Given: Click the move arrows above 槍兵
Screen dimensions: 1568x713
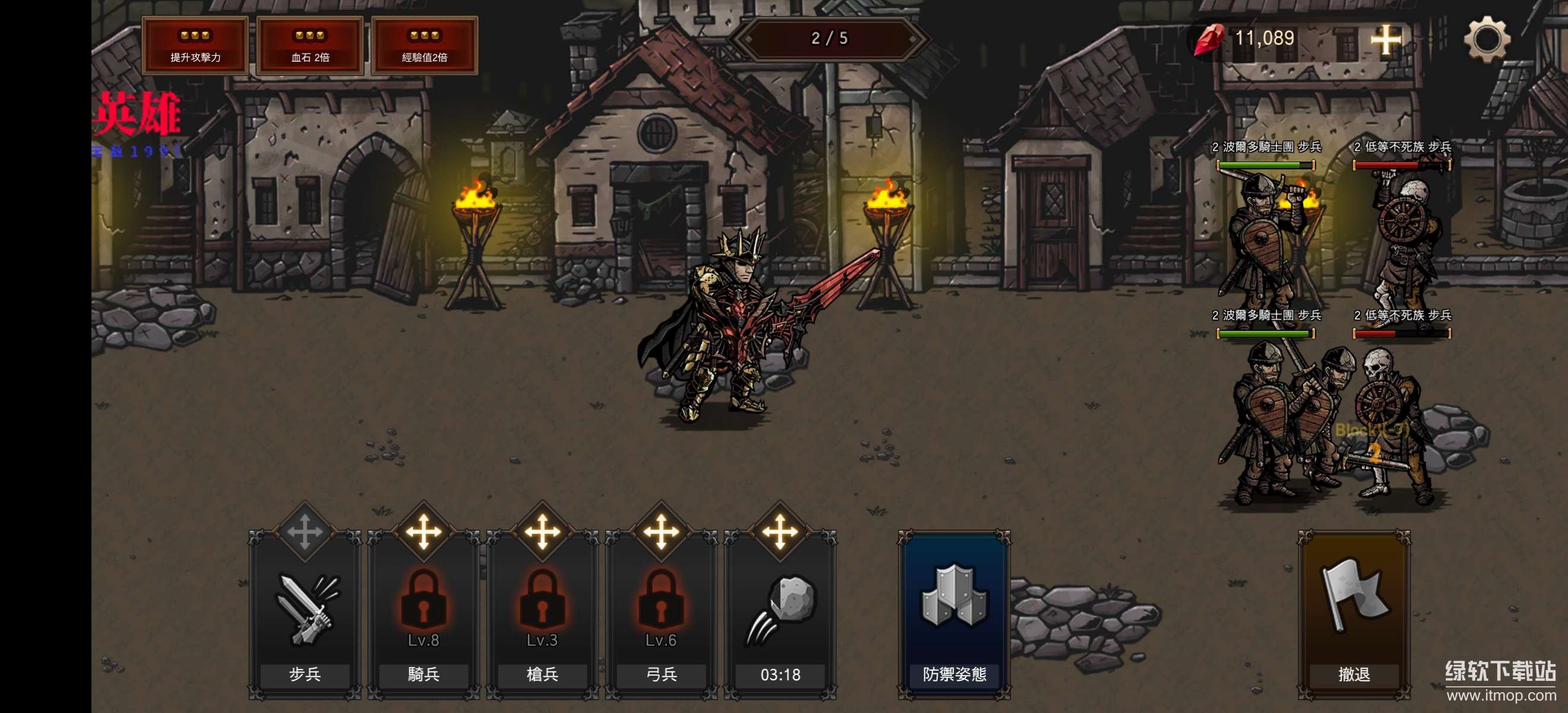Looking at the screenshot, I should coord(542,532).
